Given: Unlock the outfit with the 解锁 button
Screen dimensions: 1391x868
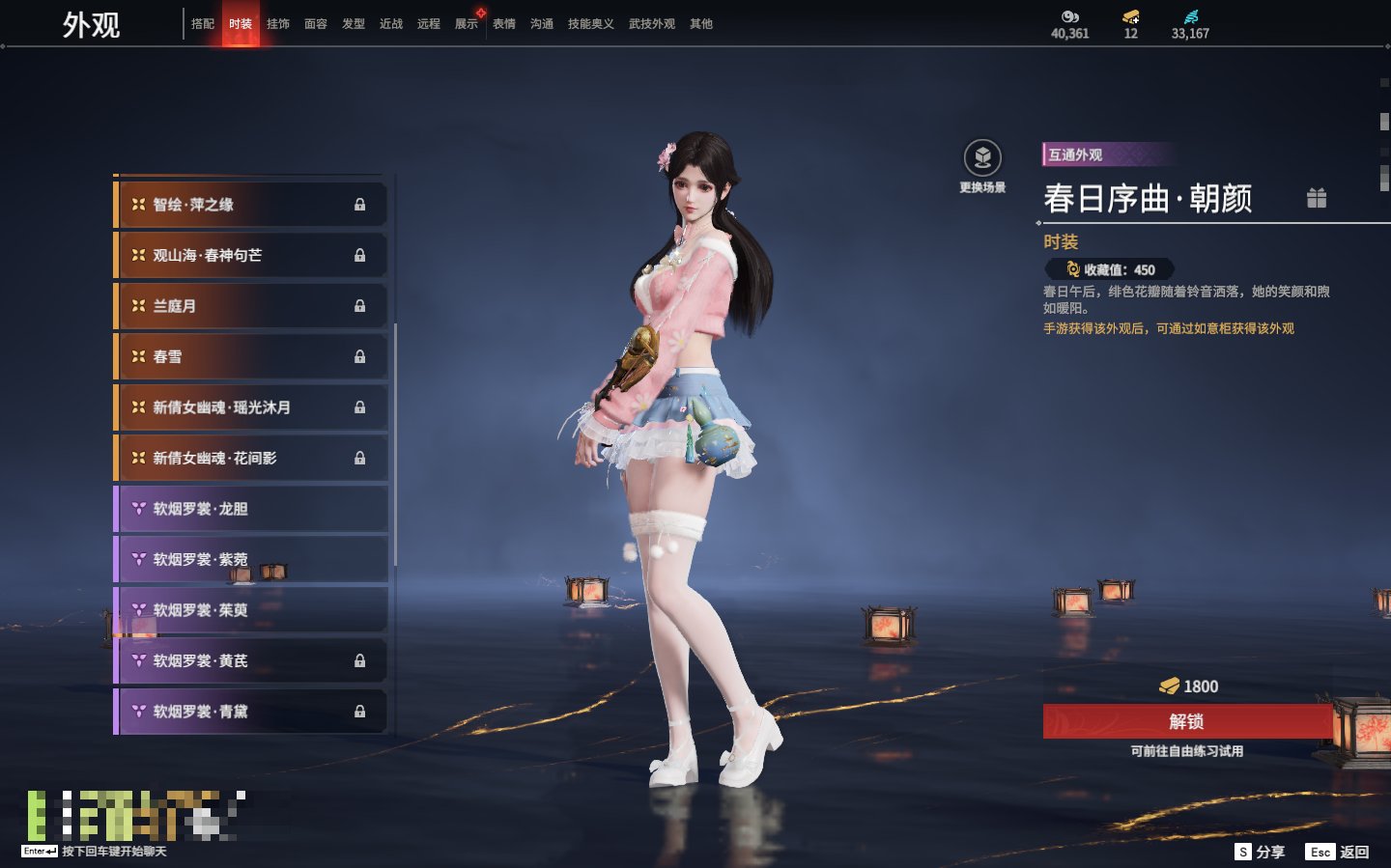Looking at the screenshot, I should point(1186,721).
